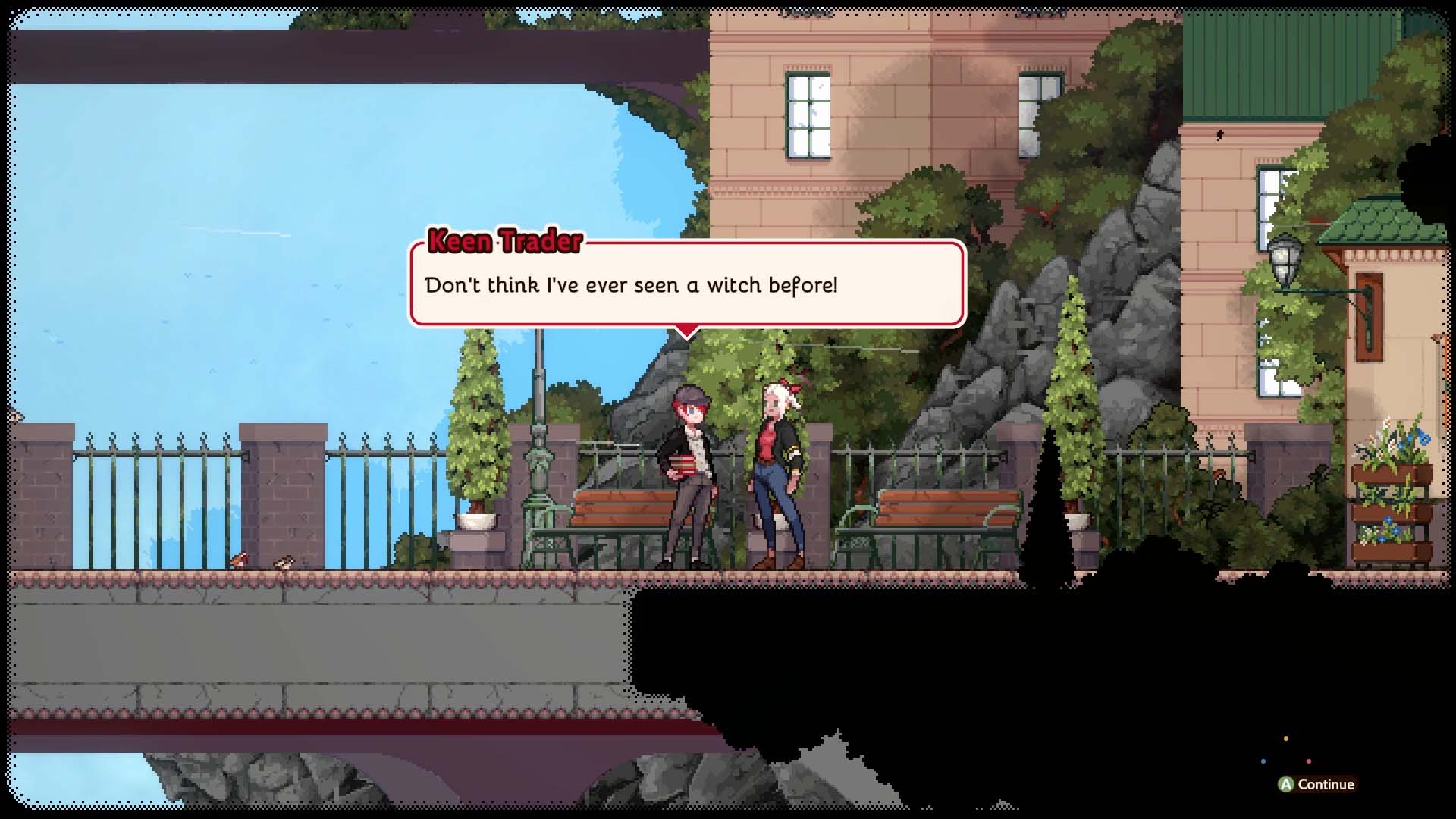Click the street lamp on the wall
The image size is (1456, 819).
point(1283,258)
